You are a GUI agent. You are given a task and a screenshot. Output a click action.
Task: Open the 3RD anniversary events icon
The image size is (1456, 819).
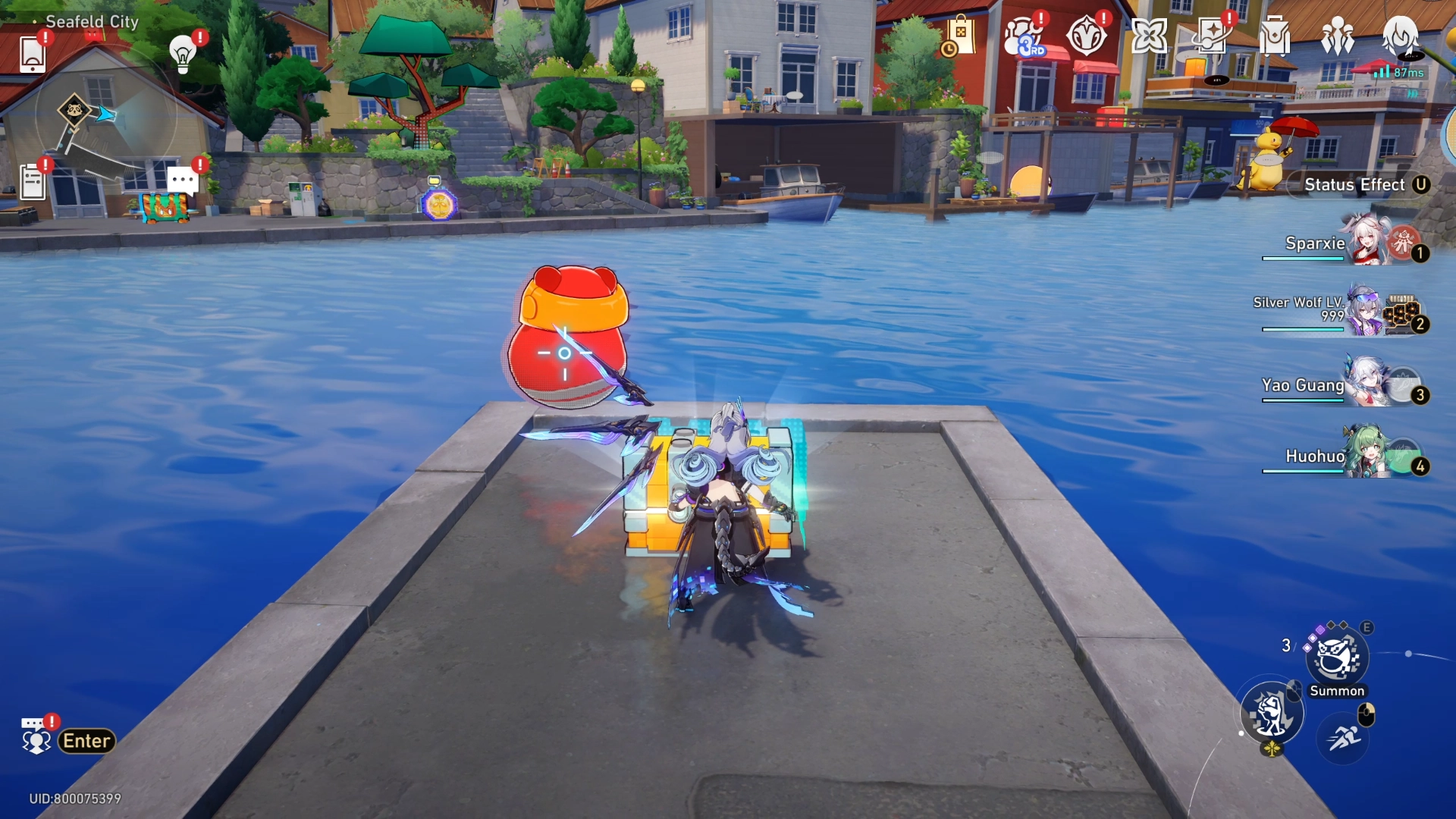click(x=1025, y=36)
